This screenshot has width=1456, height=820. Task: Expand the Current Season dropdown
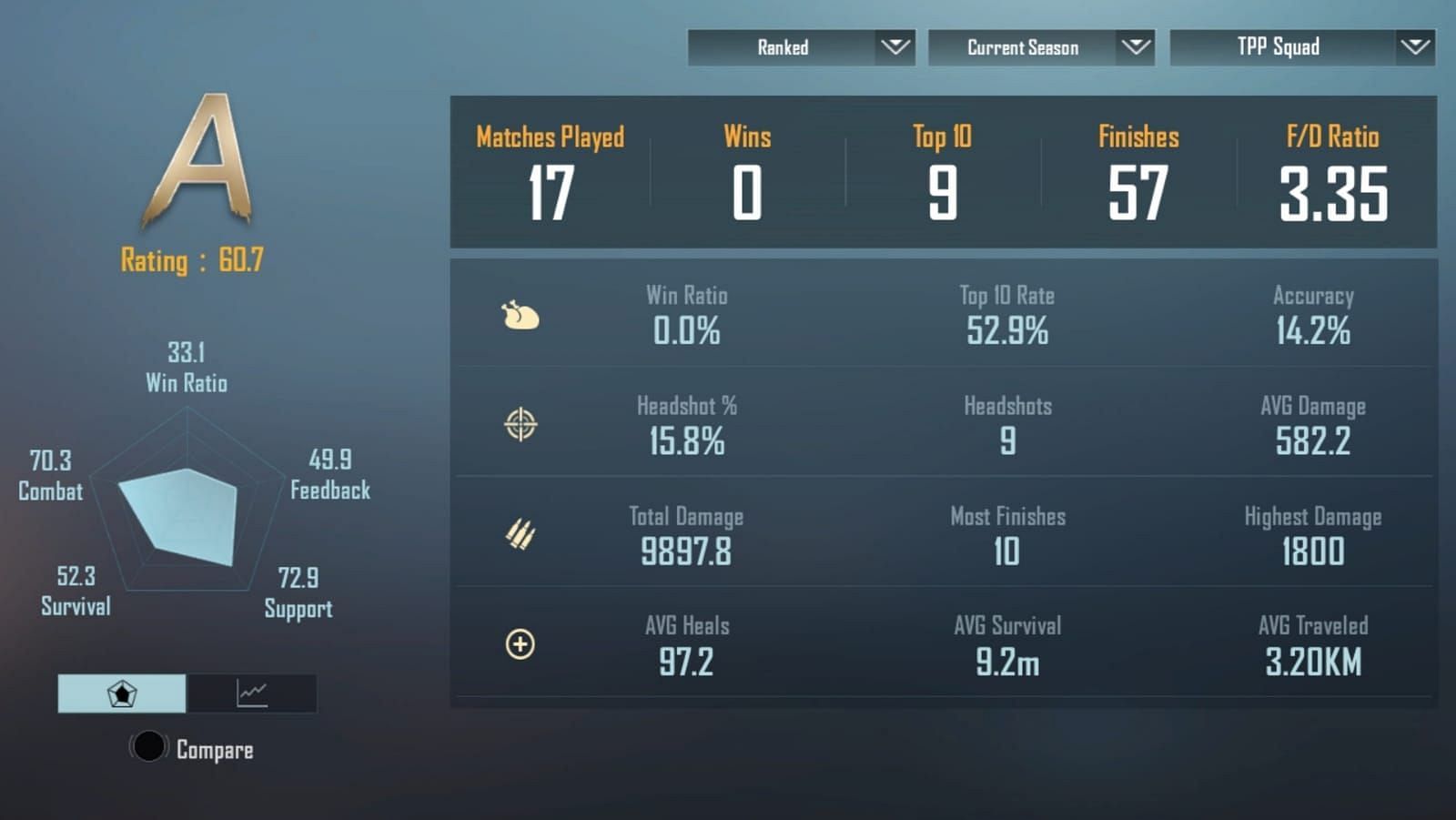pyautogui.click(x=1041, y=47)
